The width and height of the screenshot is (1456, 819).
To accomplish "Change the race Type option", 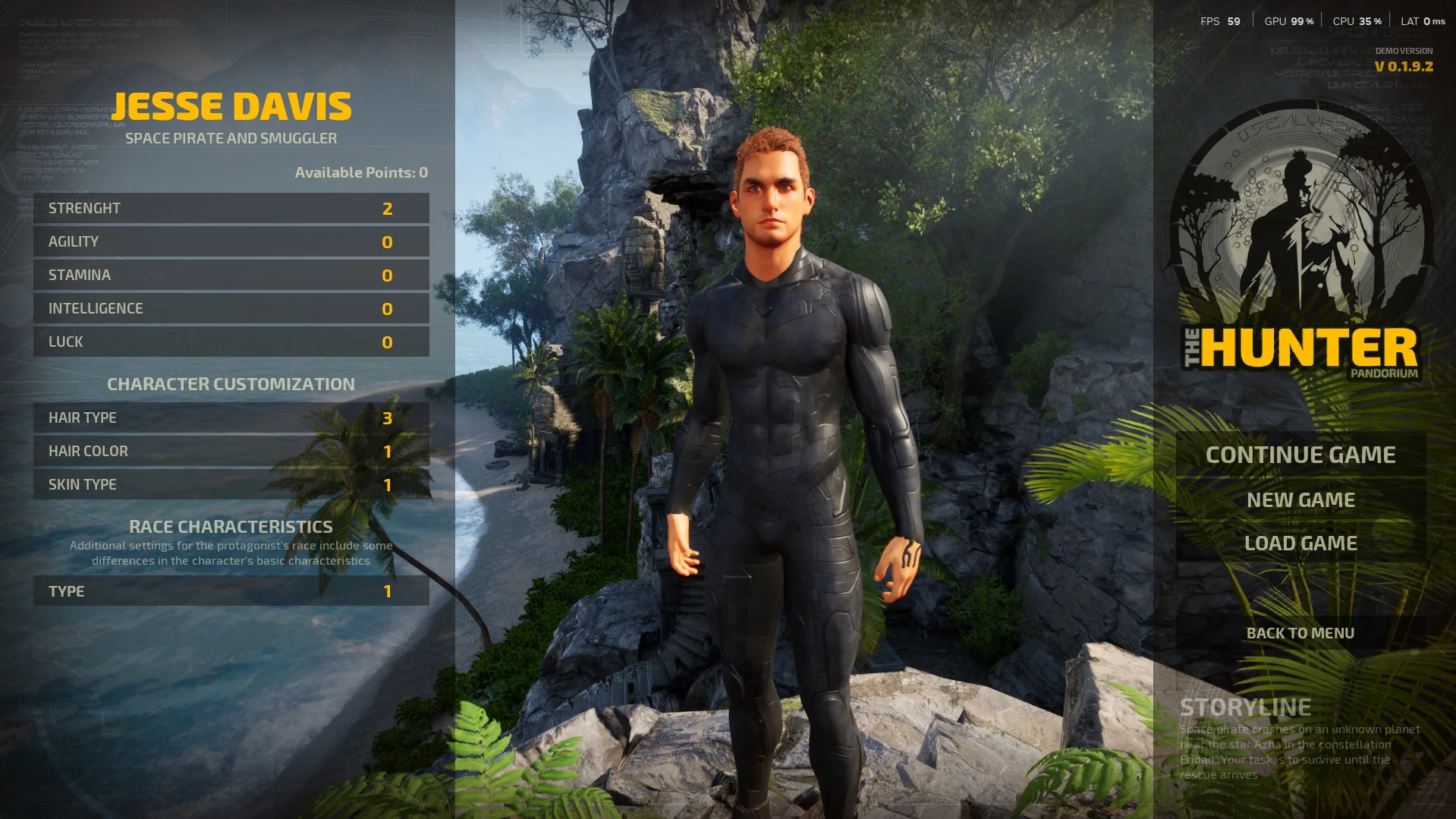I will tap(231, 591).
